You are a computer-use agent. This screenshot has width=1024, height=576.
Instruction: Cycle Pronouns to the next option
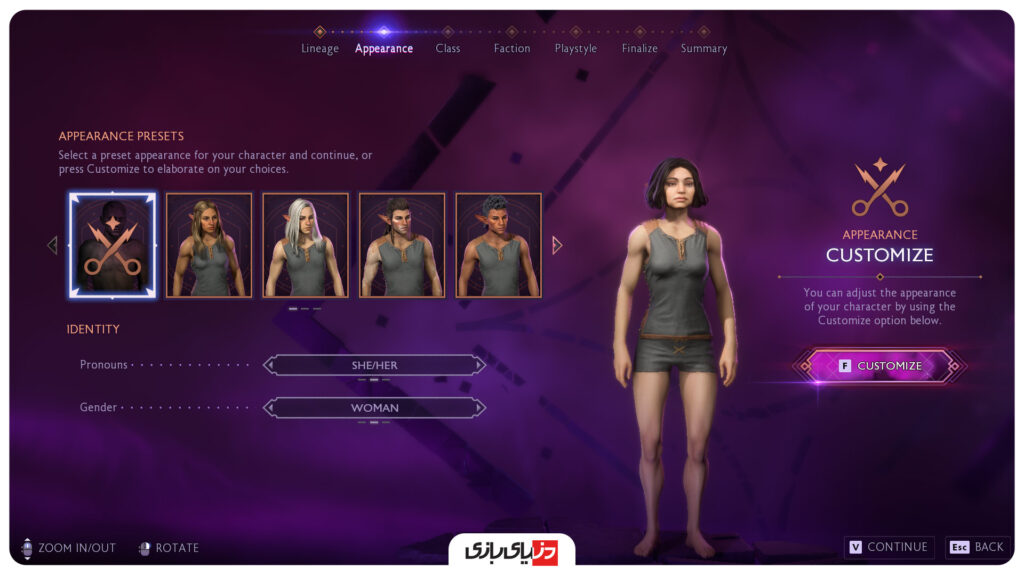(x=480, y=365)
